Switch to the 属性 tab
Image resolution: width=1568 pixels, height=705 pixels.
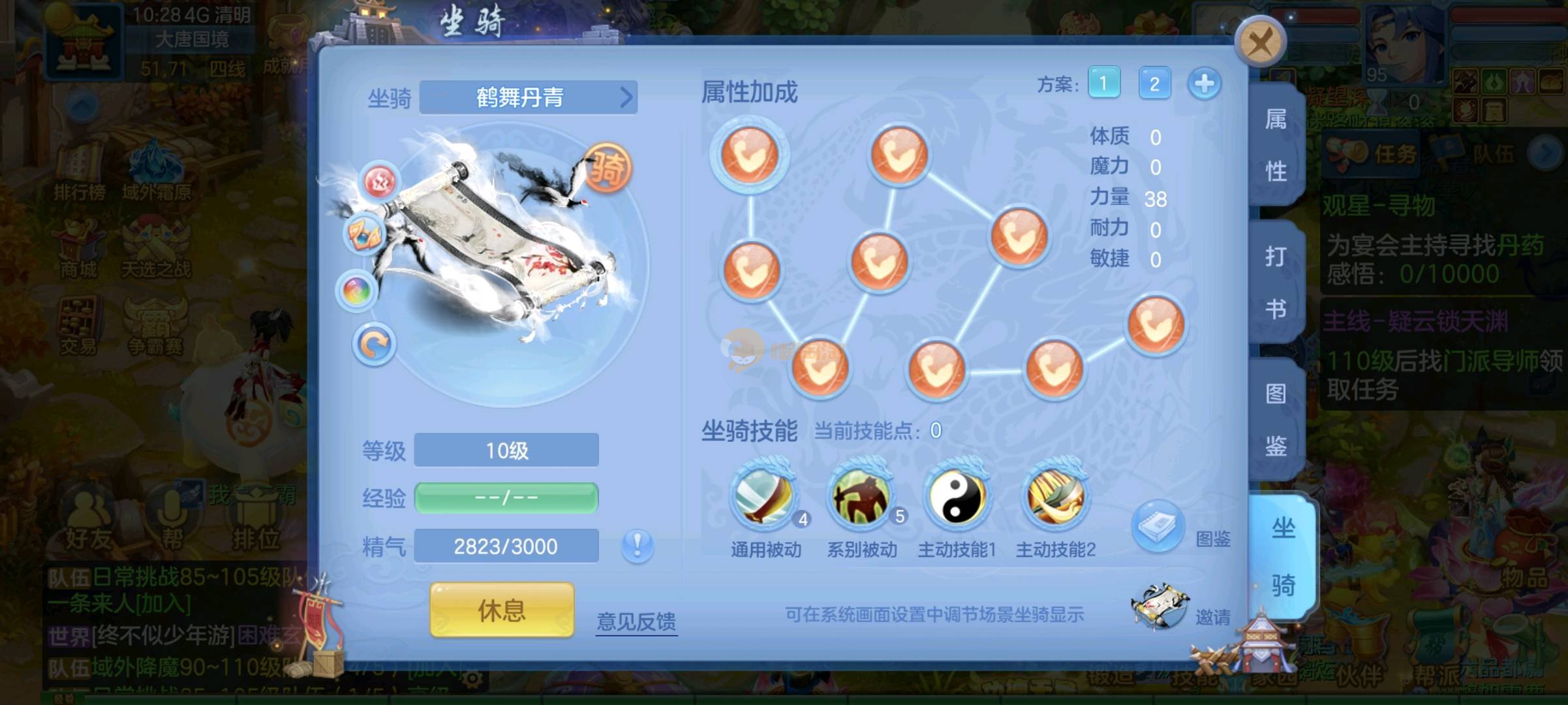[x=1275, y=145]
